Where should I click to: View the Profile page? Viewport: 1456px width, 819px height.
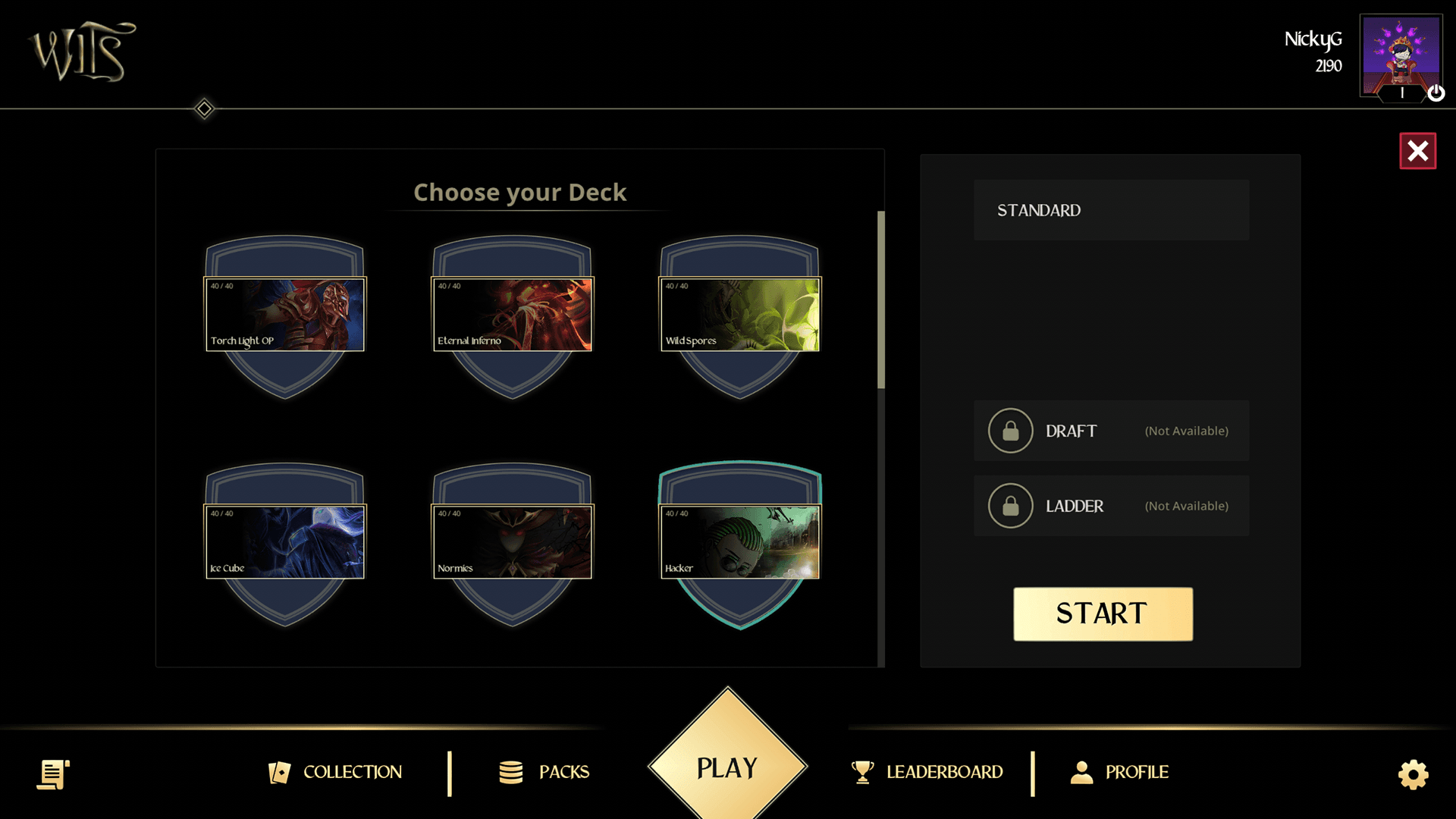(1119, 772)
